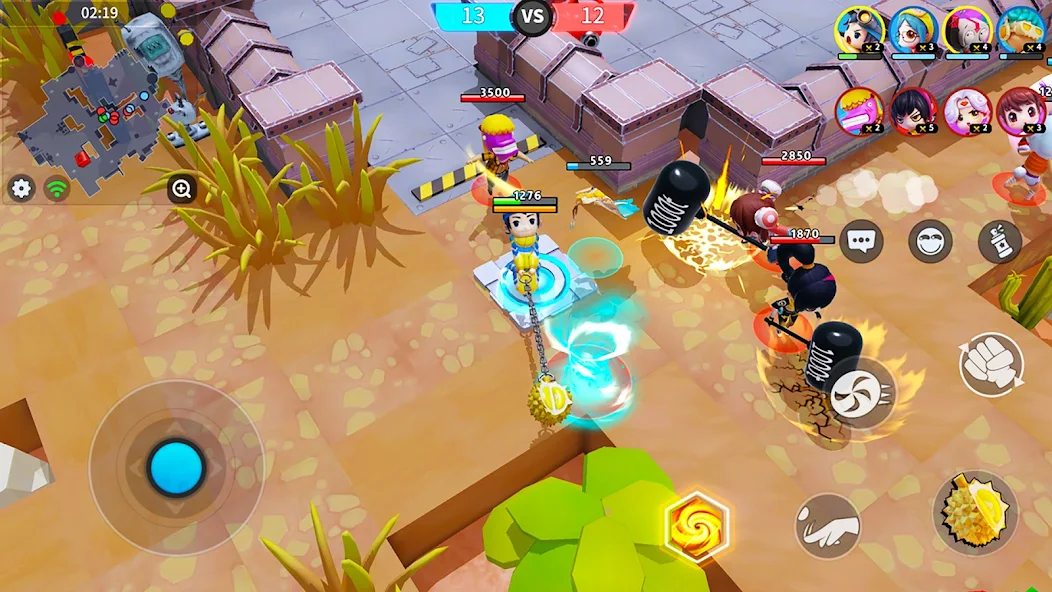Select the black-haired enemy portrait
1052x592 pixels.
tap(912, 110)
